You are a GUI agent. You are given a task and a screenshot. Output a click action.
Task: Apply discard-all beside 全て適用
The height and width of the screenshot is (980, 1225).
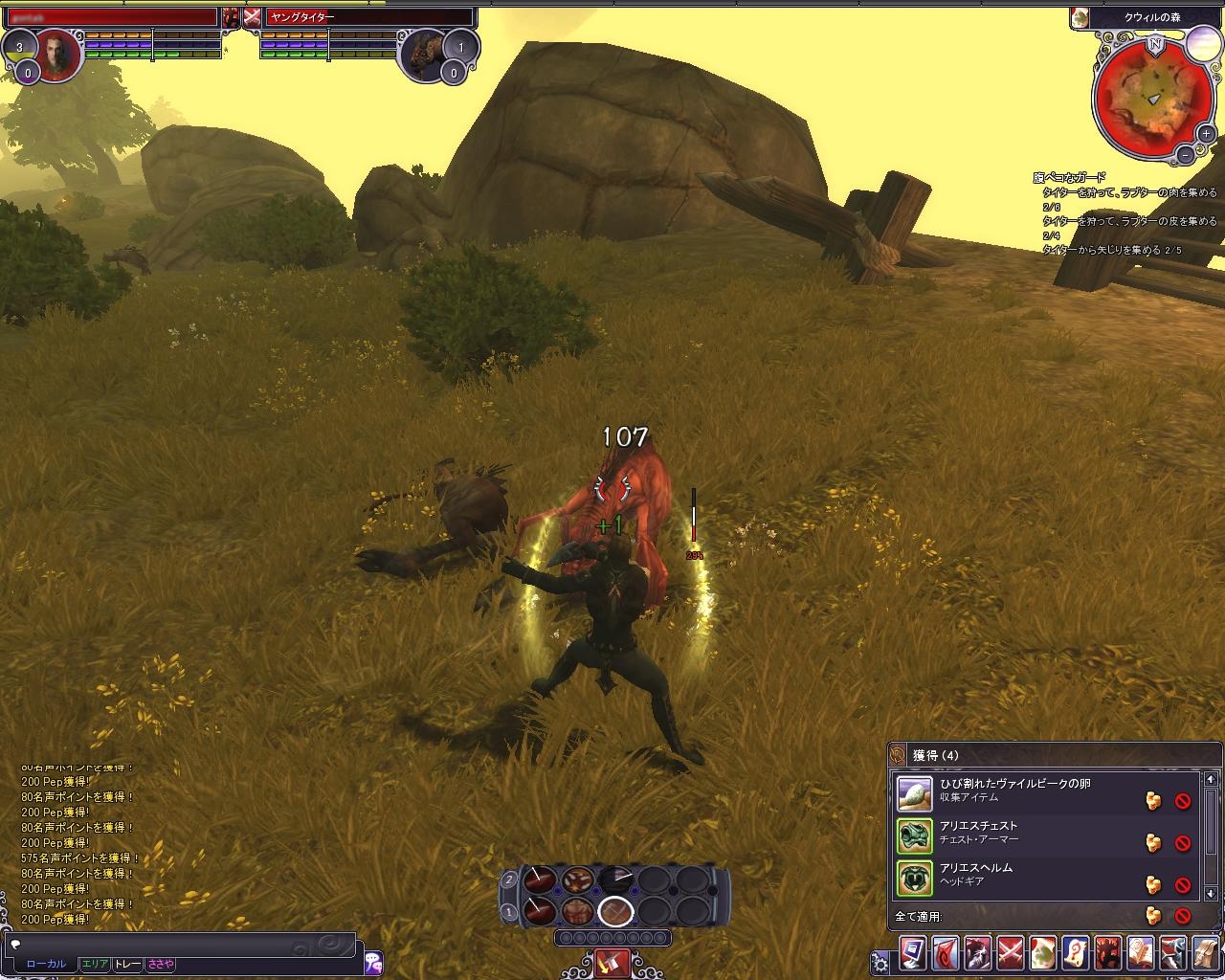click(1183, 916)
